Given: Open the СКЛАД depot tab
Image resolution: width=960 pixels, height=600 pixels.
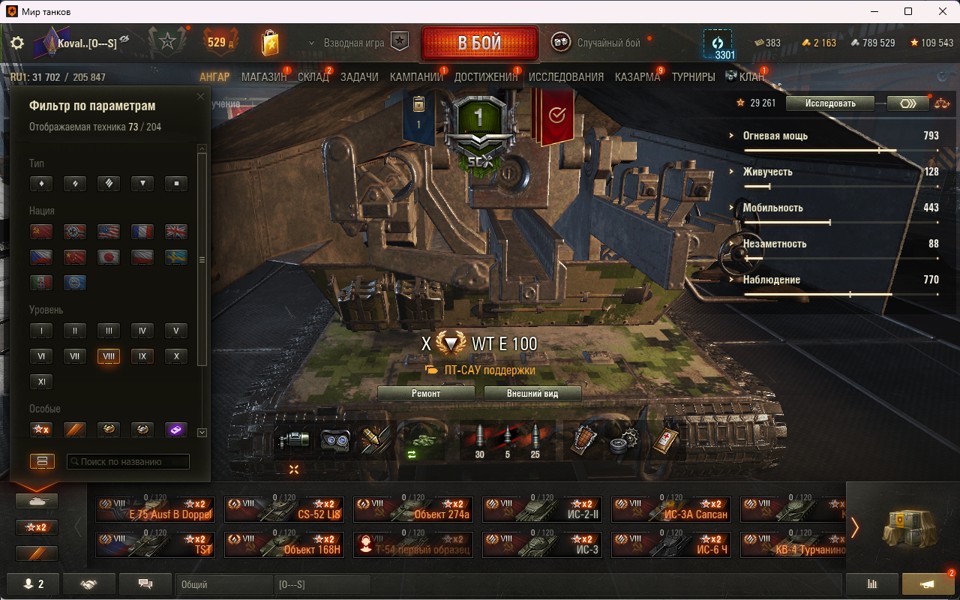Looking at the screenshot, I should [313, 77].
